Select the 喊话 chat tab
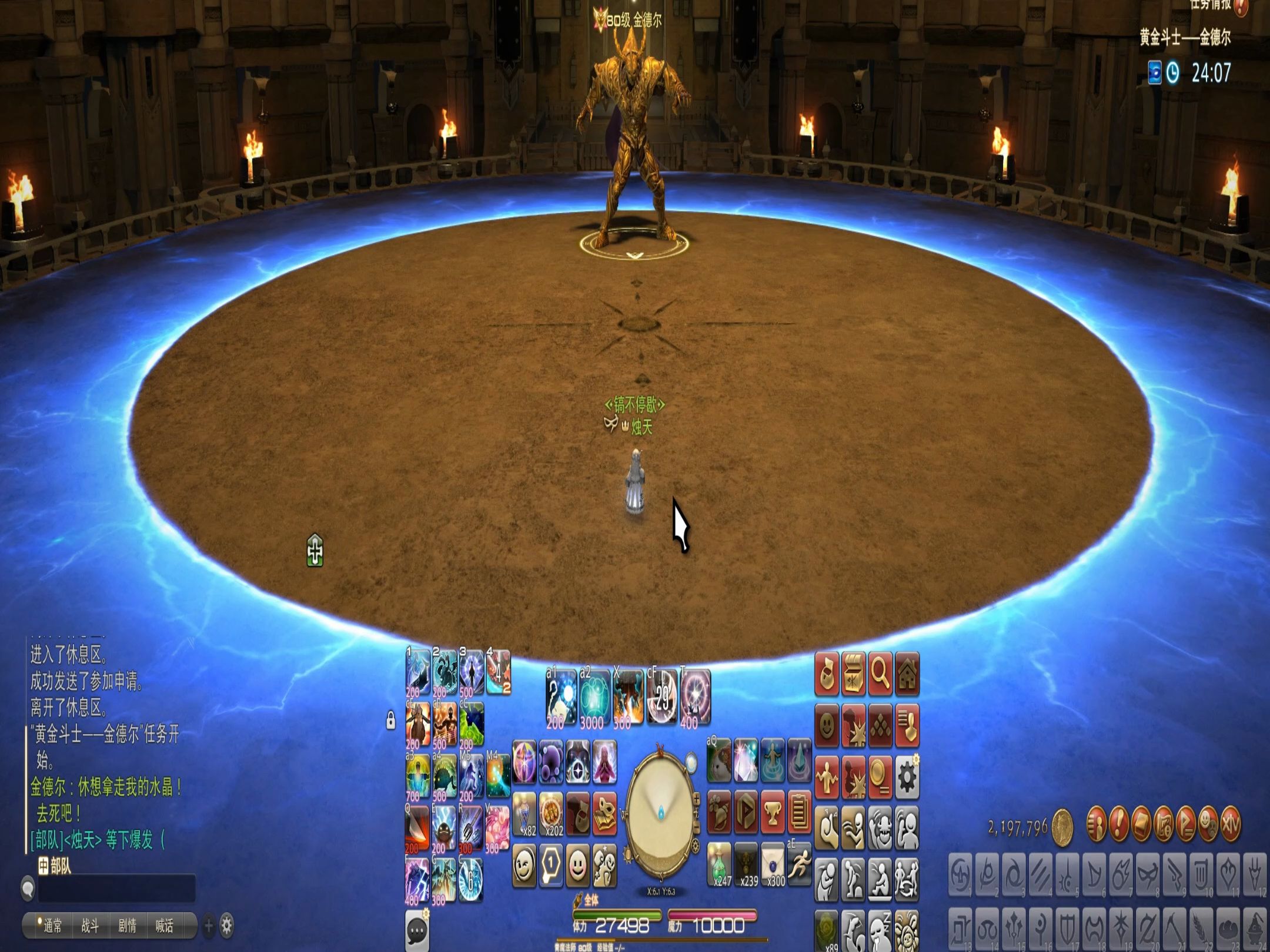The image size is (1270, 952). click(x=164, y=927)
